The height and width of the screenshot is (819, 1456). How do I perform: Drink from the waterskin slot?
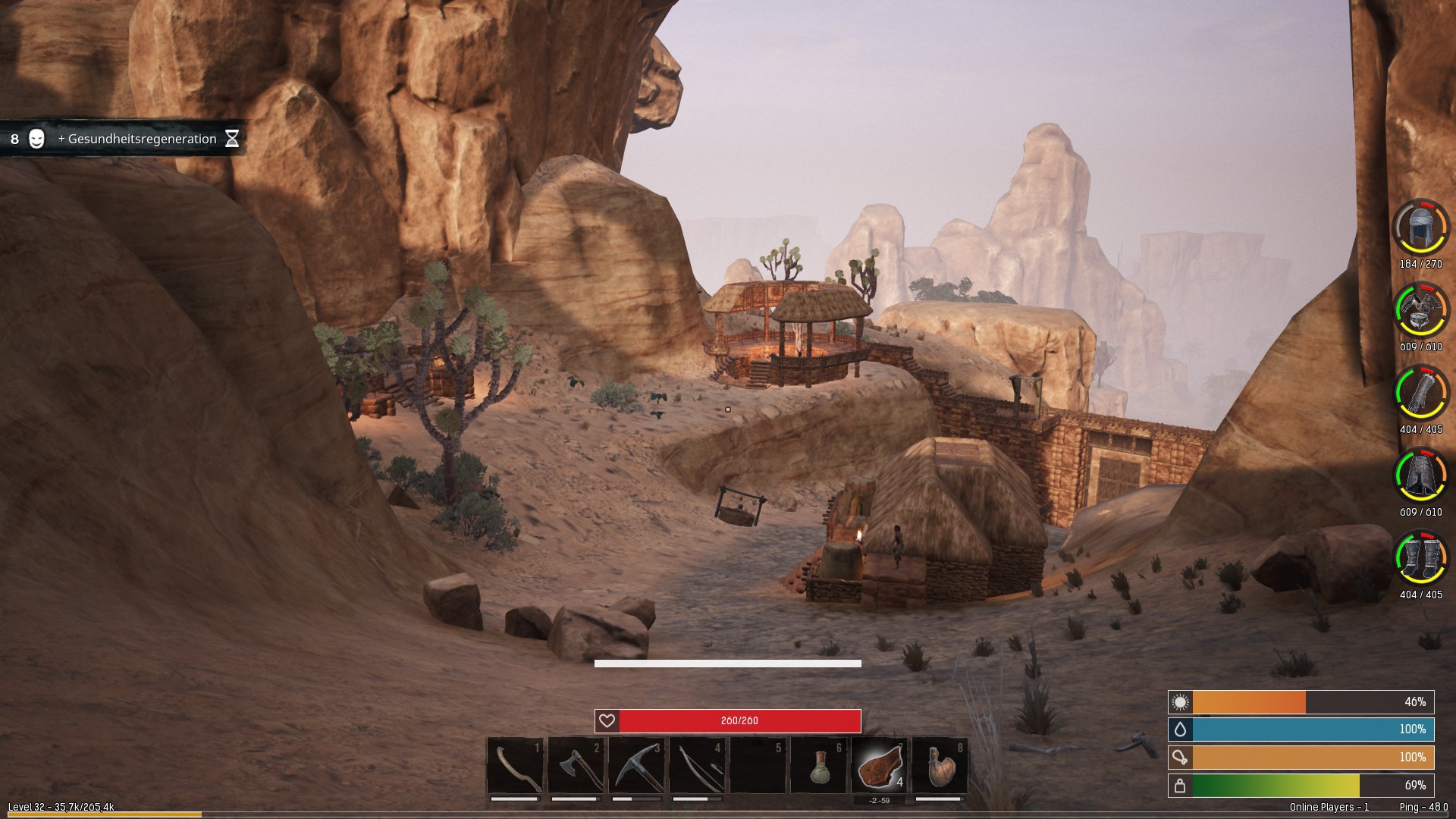click(940, 766)
